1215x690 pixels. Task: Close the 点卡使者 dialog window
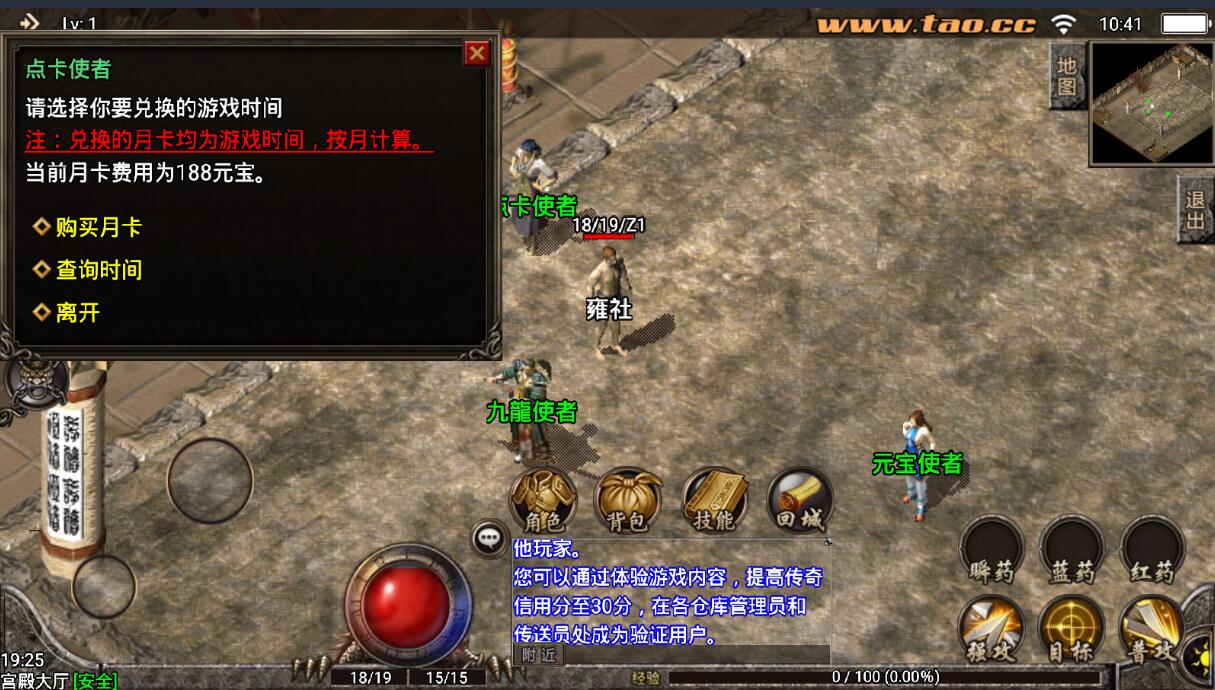(x=478, y=53)
